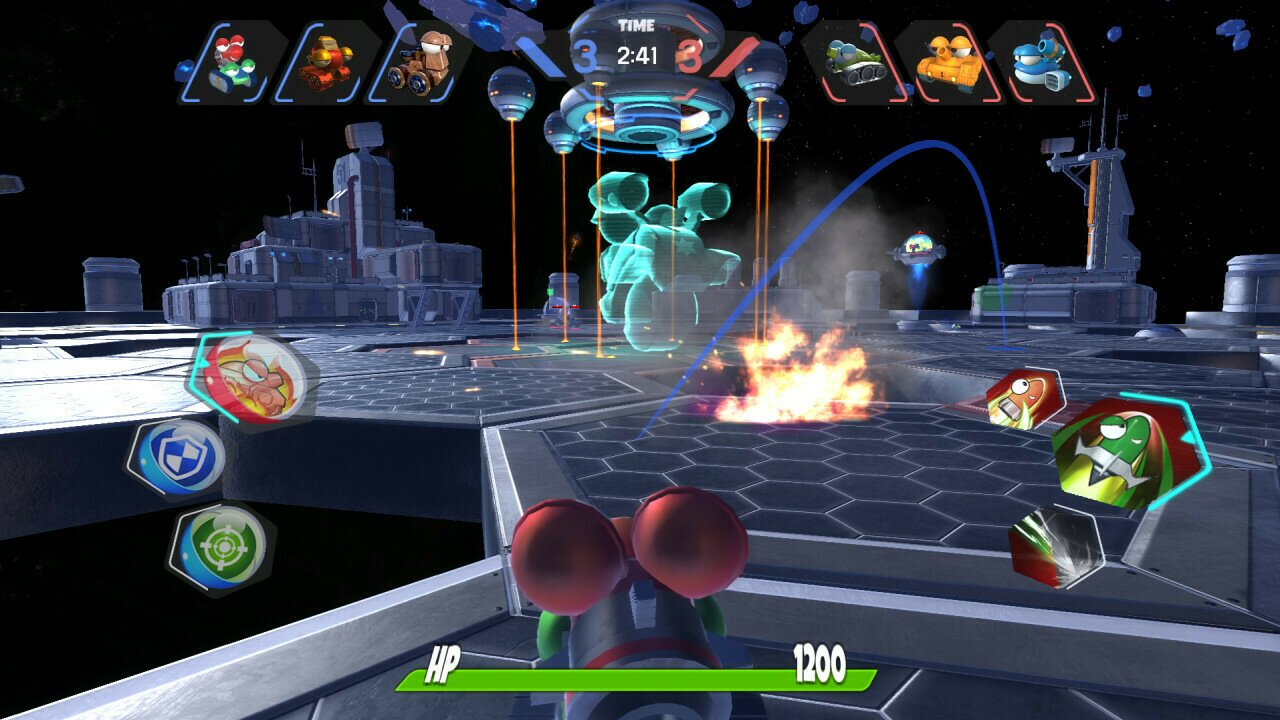Viewport: 1280px width, 720px height.
Task: Select the small rocket weapon icon
Action: (1023, 398)
